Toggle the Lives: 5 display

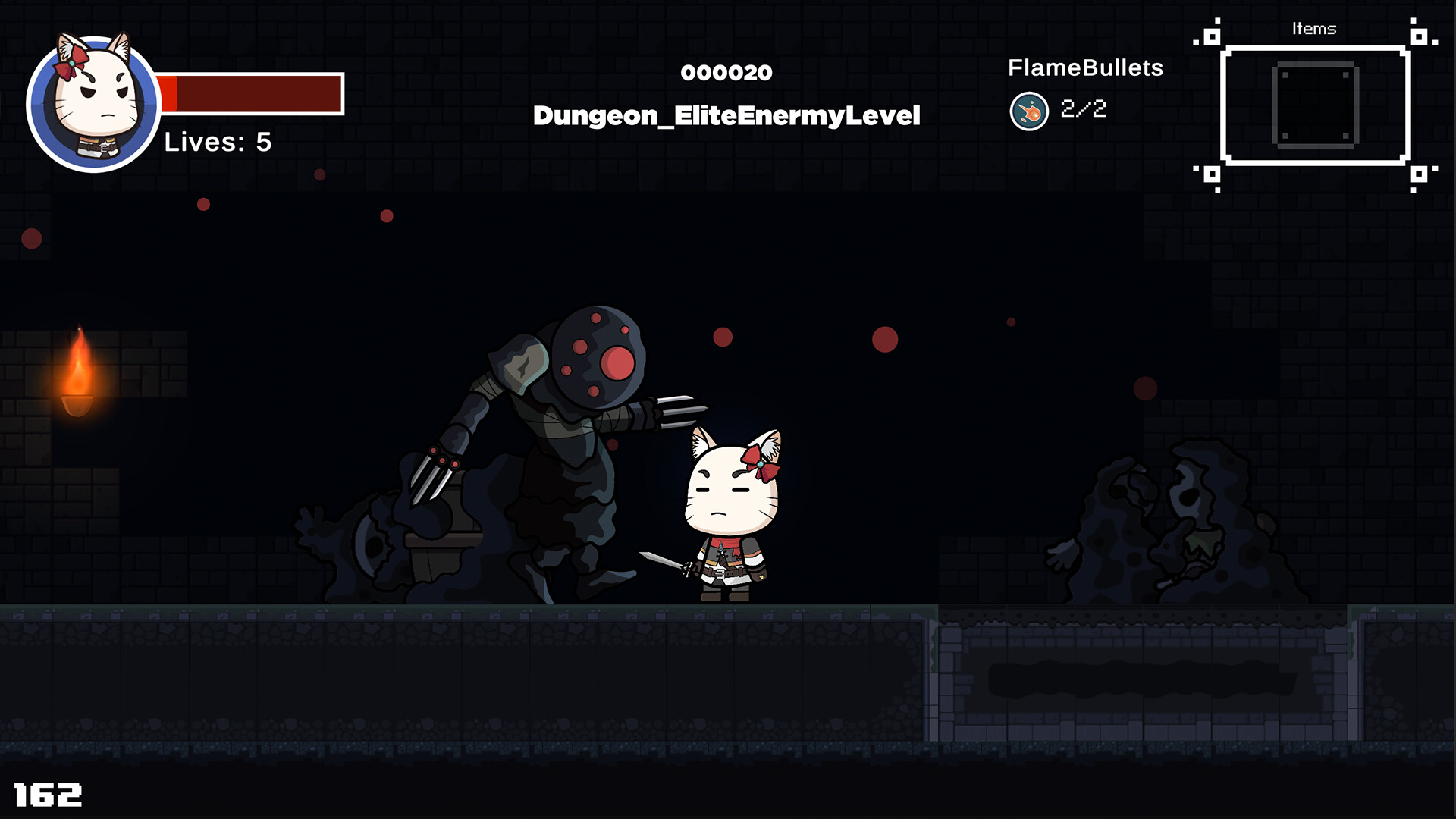click(x=216, y=140)
